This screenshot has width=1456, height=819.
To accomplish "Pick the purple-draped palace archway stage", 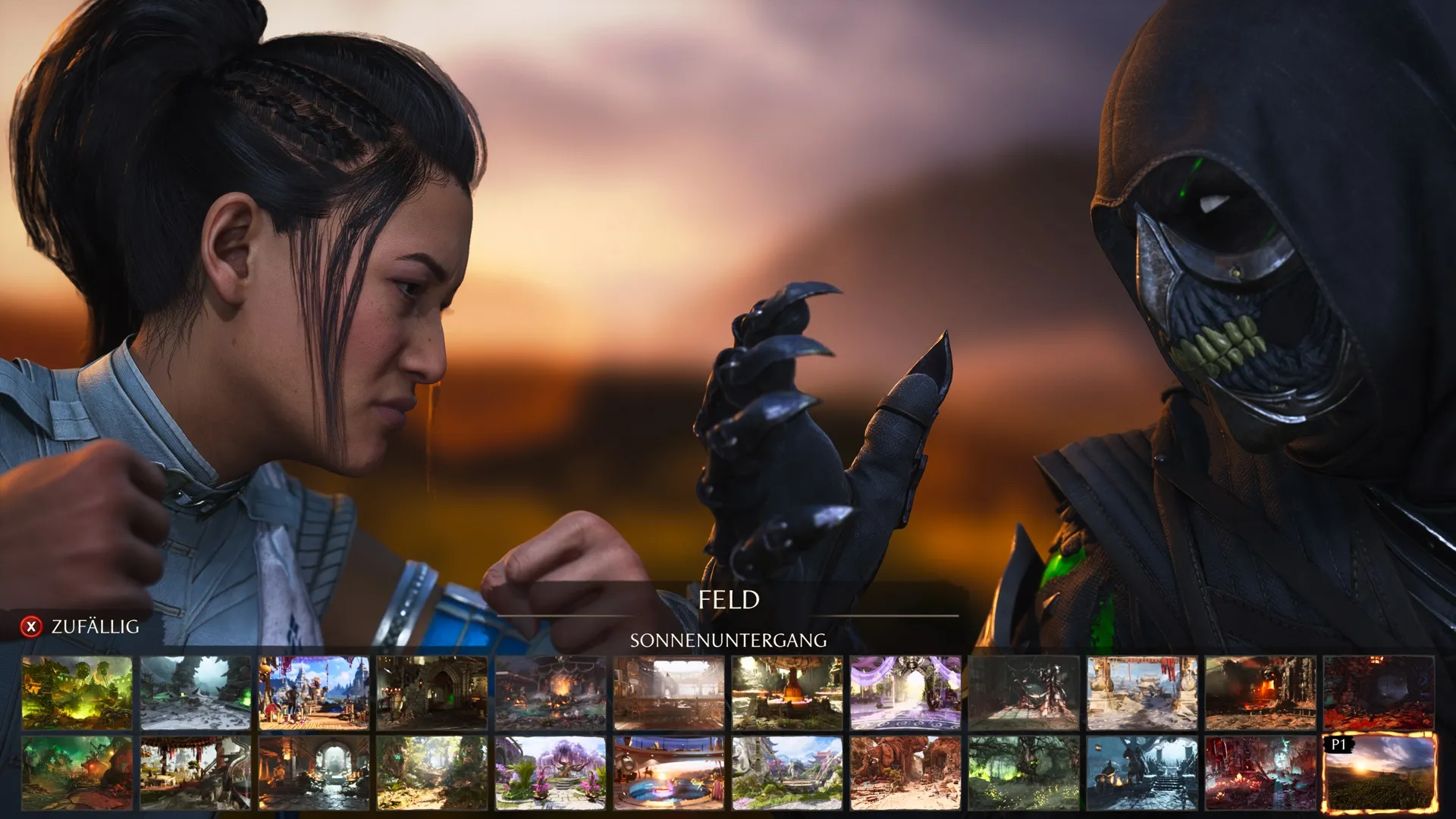I will coord(905,693).
